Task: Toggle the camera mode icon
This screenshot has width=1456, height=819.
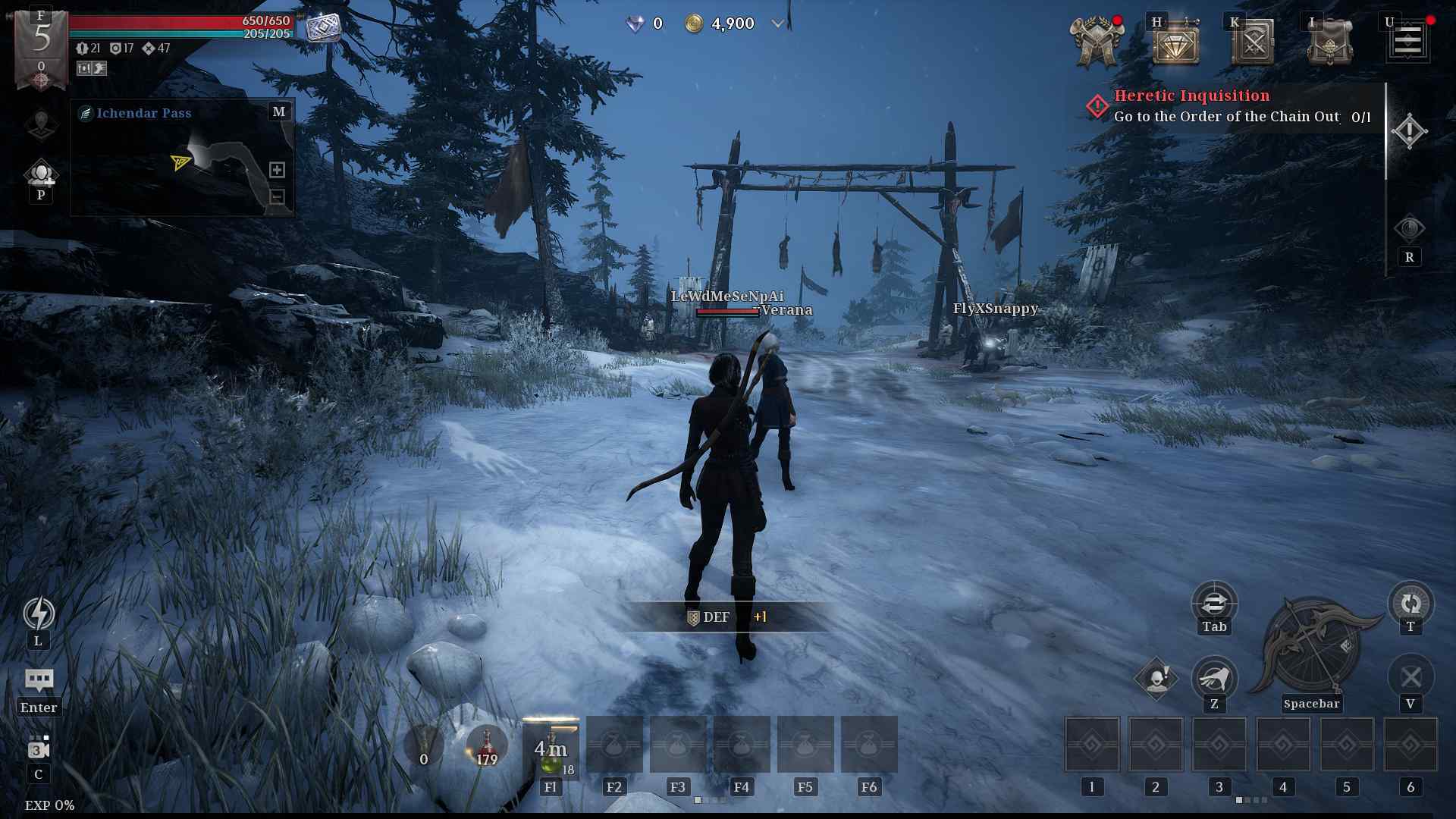Action: pyautogui.click(x=39, y=749)
